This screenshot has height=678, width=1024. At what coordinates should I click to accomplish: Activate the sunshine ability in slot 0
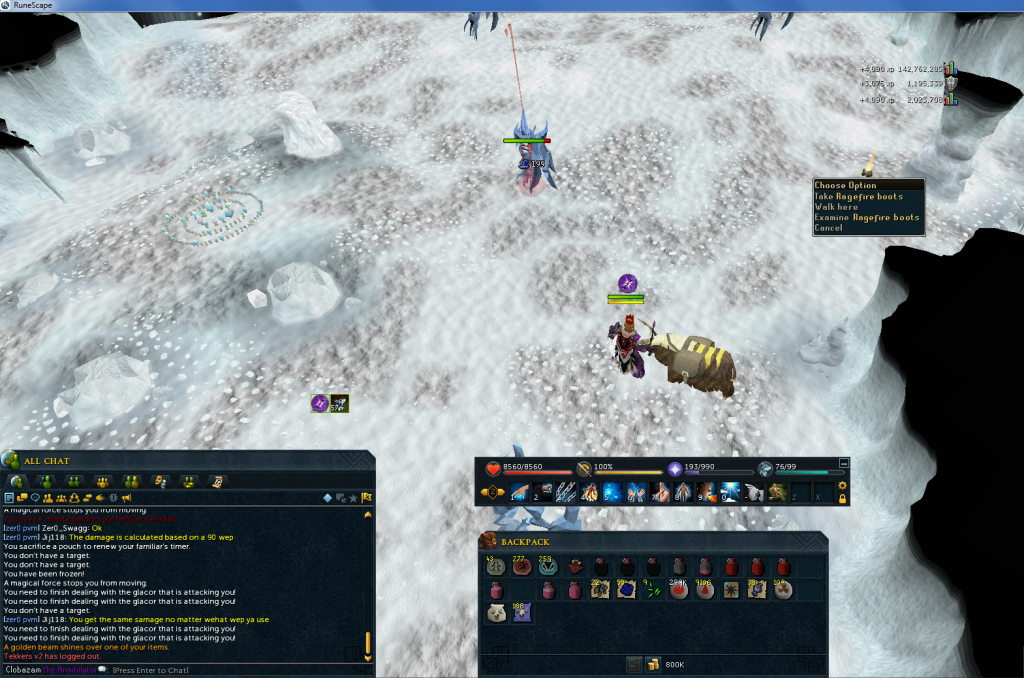coord(728,491)
